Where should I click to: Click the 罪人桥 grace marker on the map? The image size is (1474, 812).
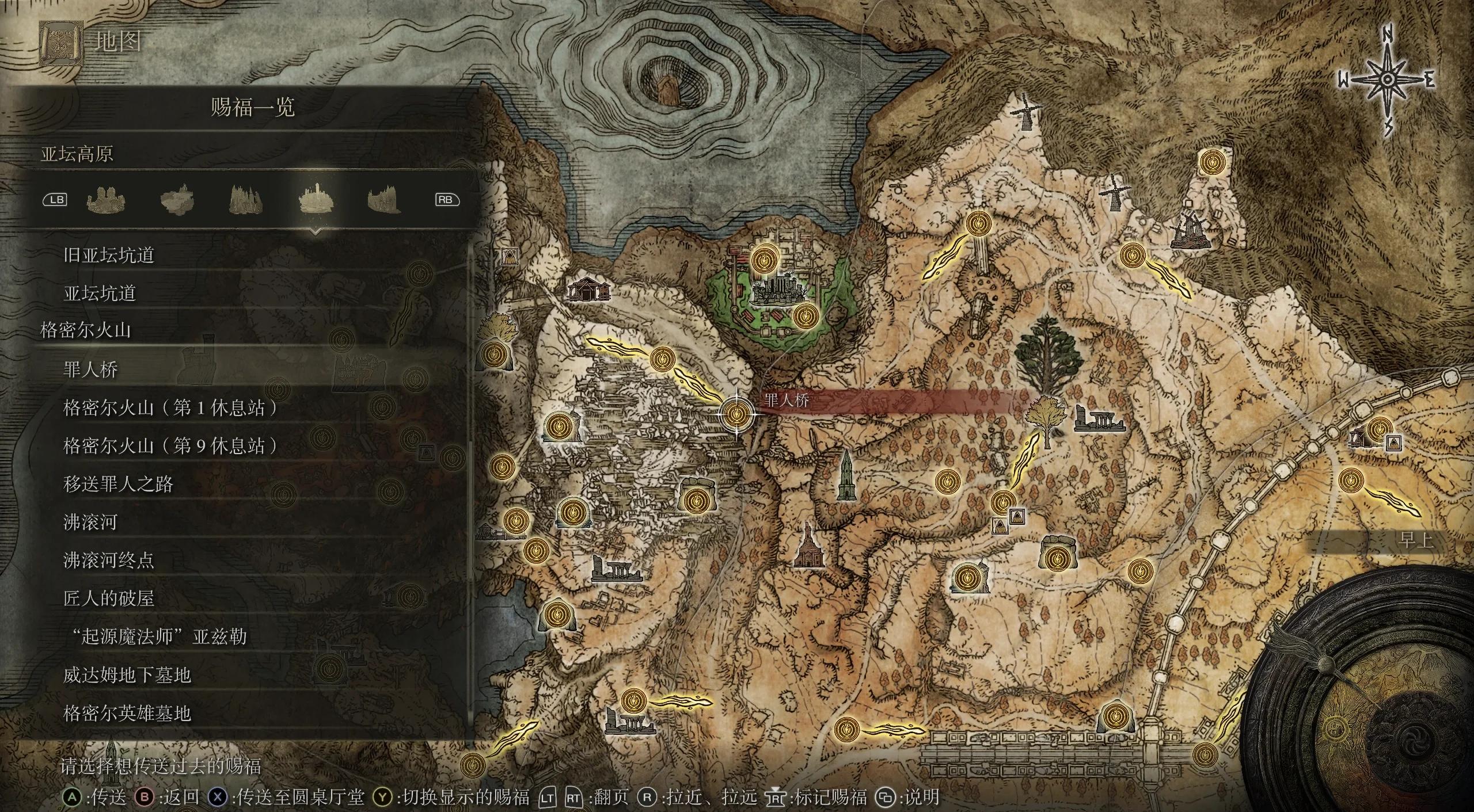(736, 413)
